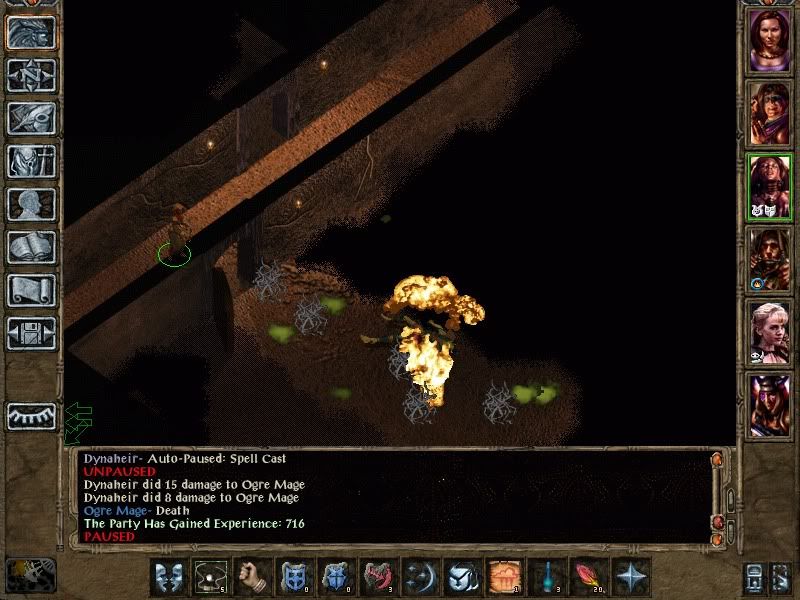Screen dimensions: 800x600
Task: Open the character record head icon
Action: coord(31,204)
